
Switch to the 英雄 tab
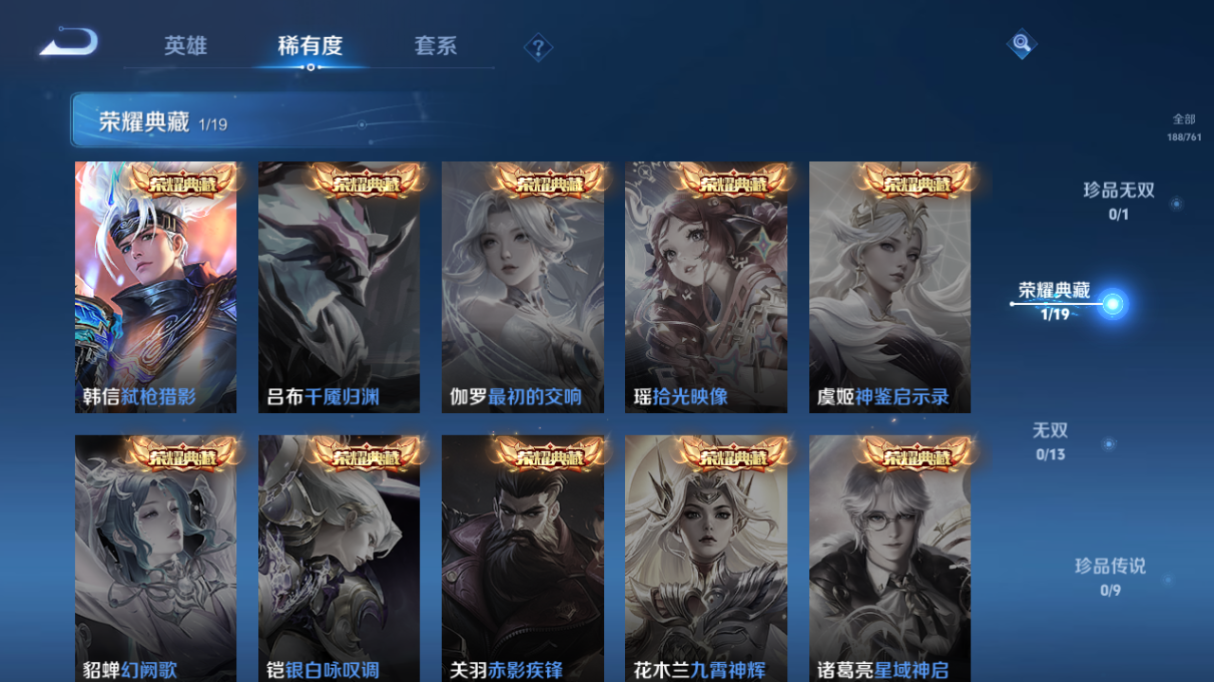point(186,46)
